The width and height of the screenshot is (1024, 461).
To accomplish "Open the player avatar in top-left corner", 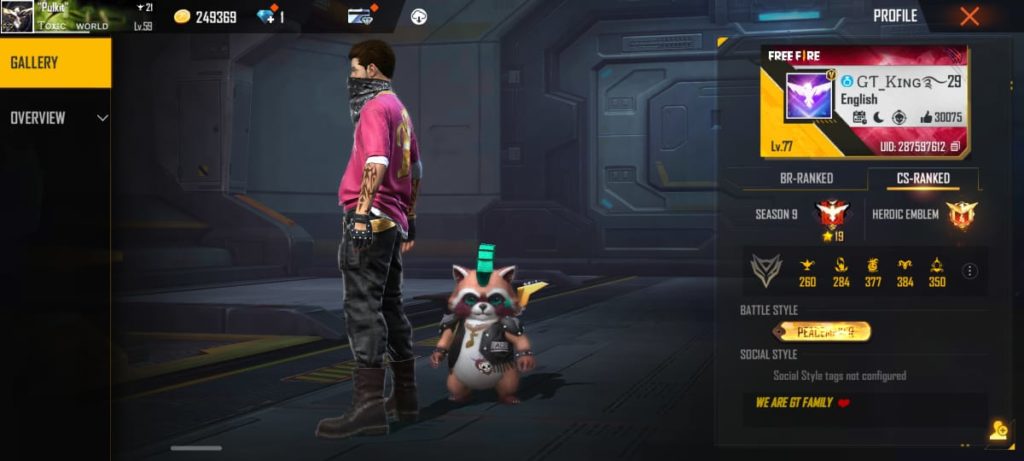I will tap(17, 17).
